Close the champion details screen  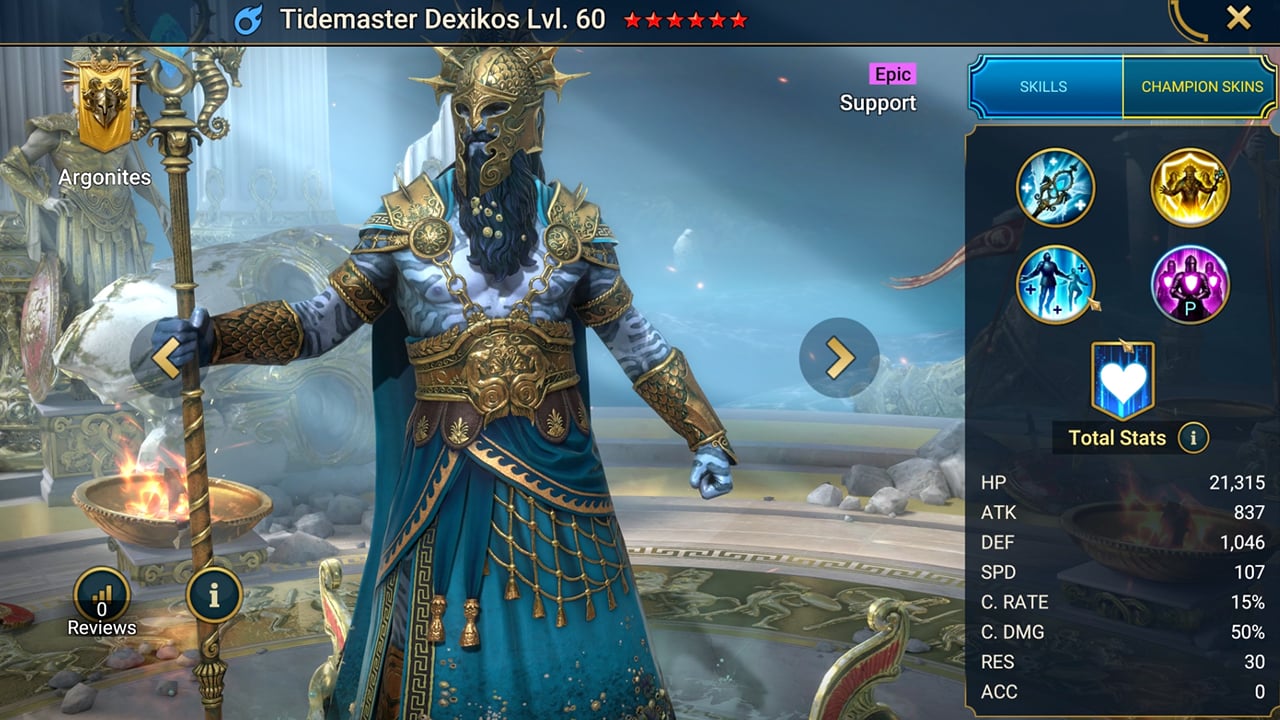coord(1238,18)
